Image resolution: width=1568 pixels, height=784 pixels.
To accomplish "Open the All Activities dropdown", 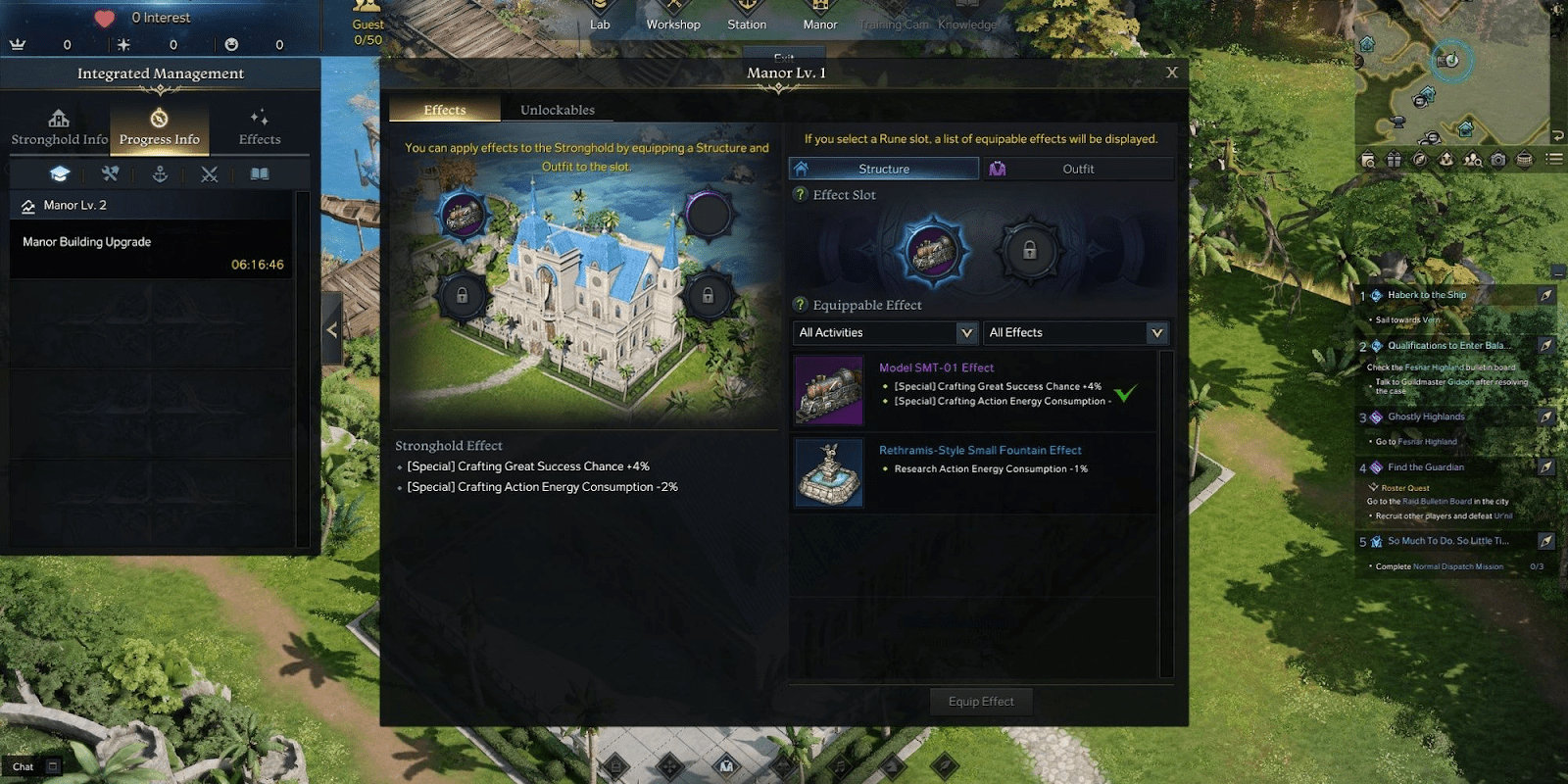I will click(883, 332).
